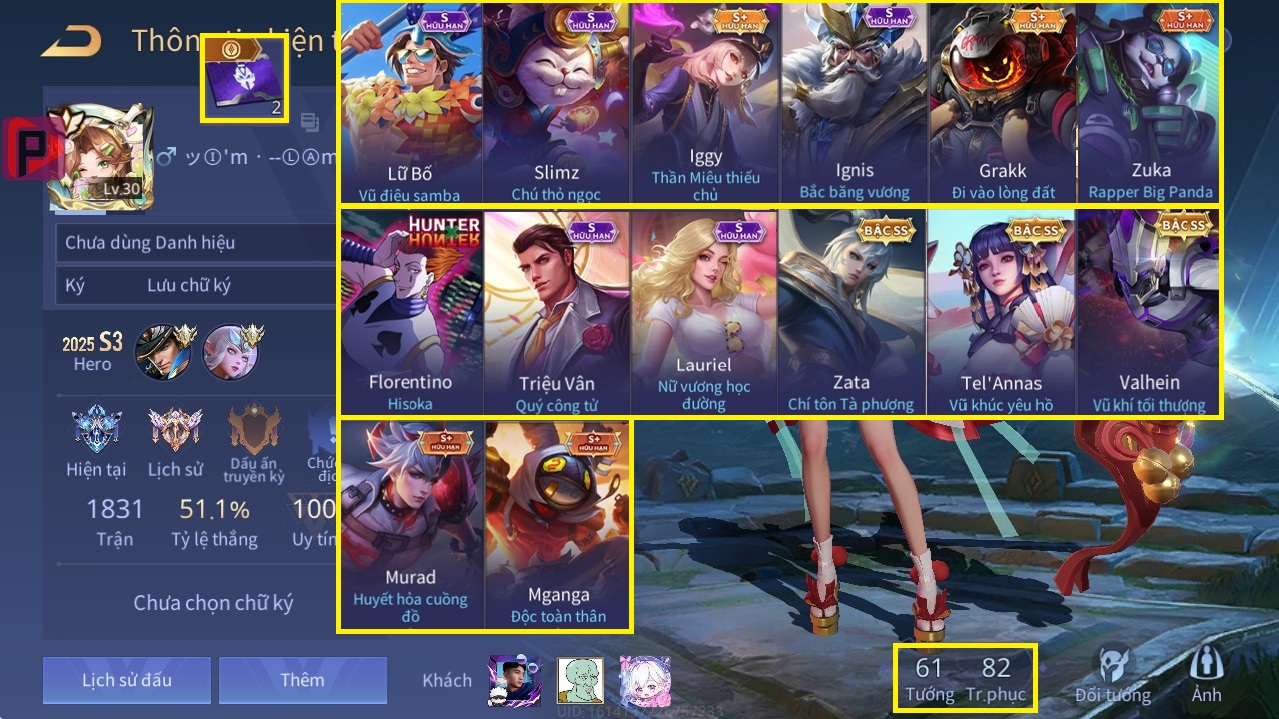
Task: View the Ignis Bắc băng vương skin
Action: (x=854, y=103)
